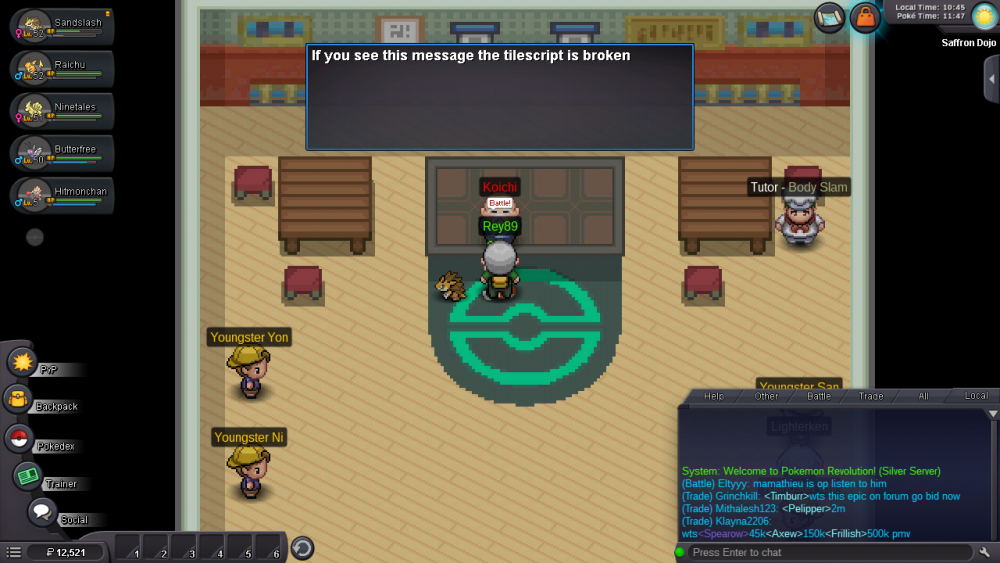The width and height of the screenshot is (1000, 563).
Task: Open the hamburger list menu beside the money
Action: click(x=14, y=552)
